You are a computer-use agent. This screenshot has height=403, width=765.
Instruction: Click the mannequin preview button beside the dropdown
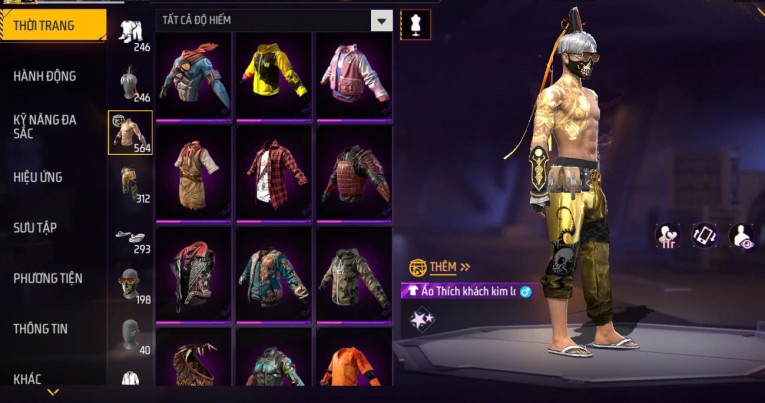415,24
